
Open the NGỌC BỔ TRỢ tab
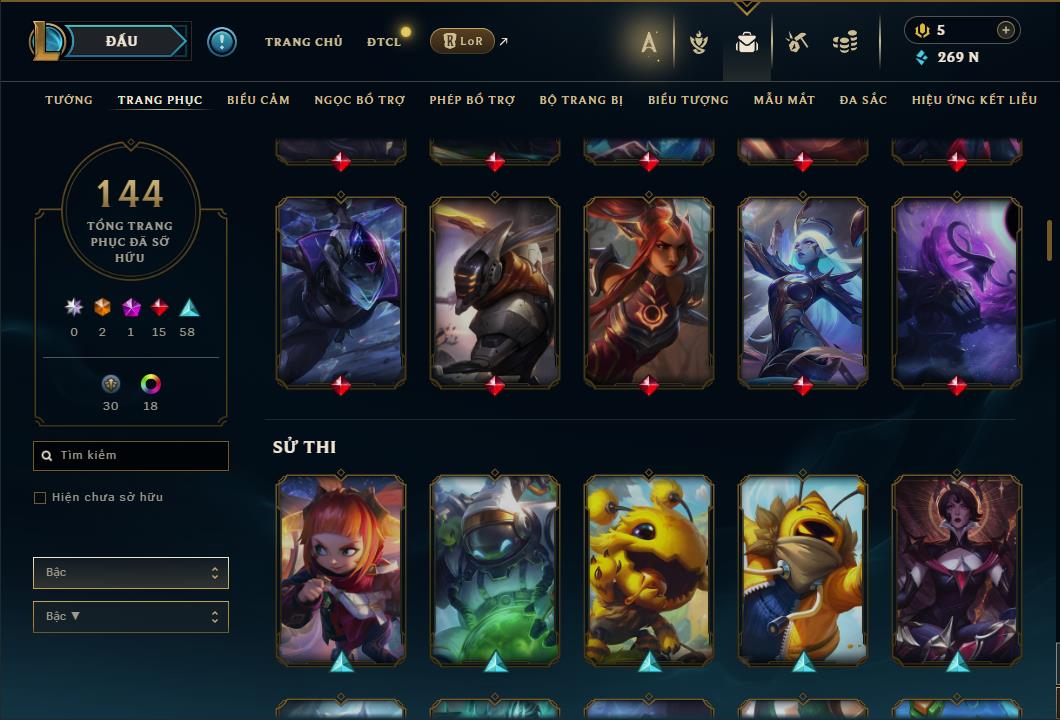(x=359, y=100)
